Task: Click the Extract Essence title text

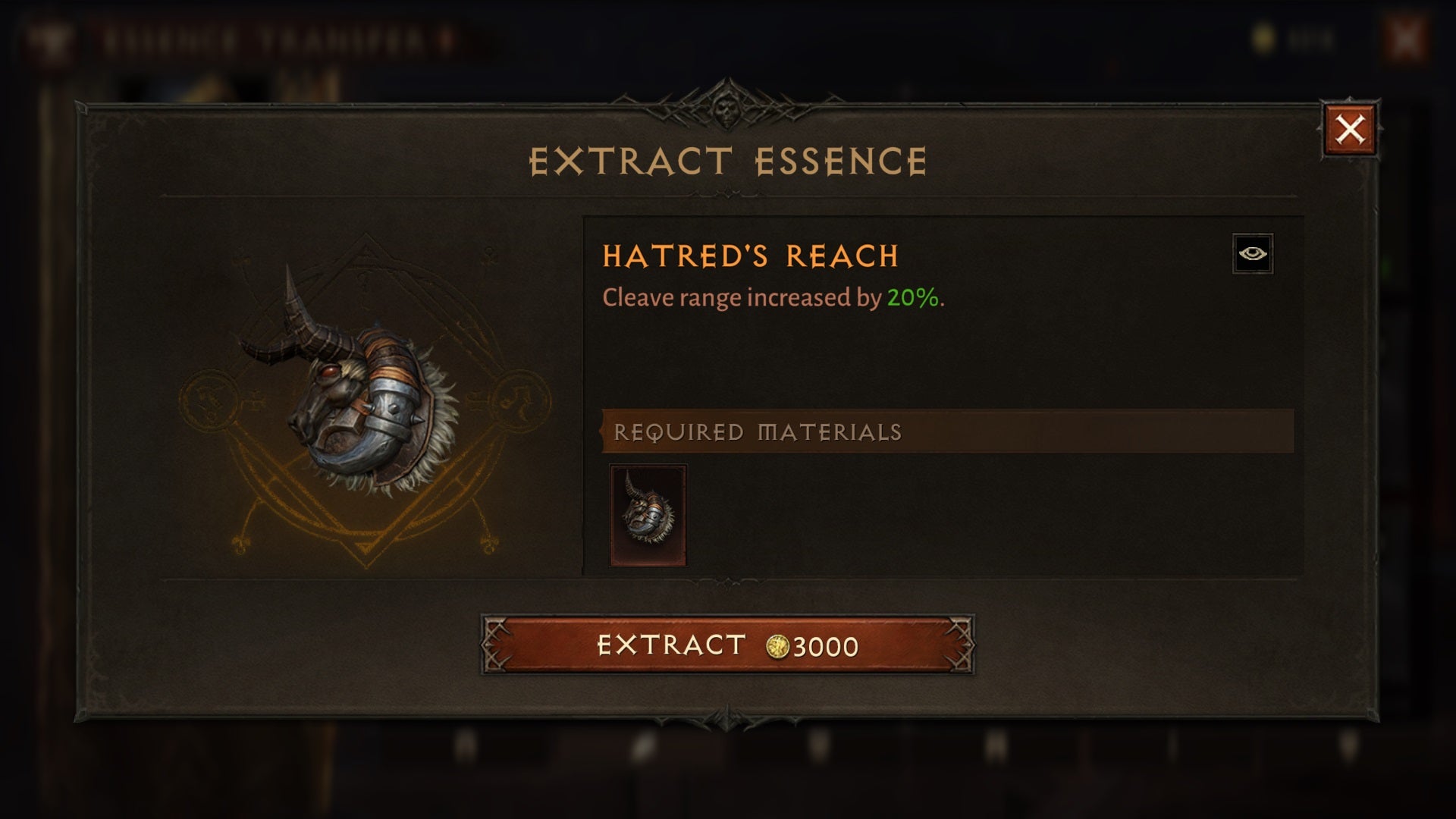Action: pyautogui.click(x=728, y=159)
